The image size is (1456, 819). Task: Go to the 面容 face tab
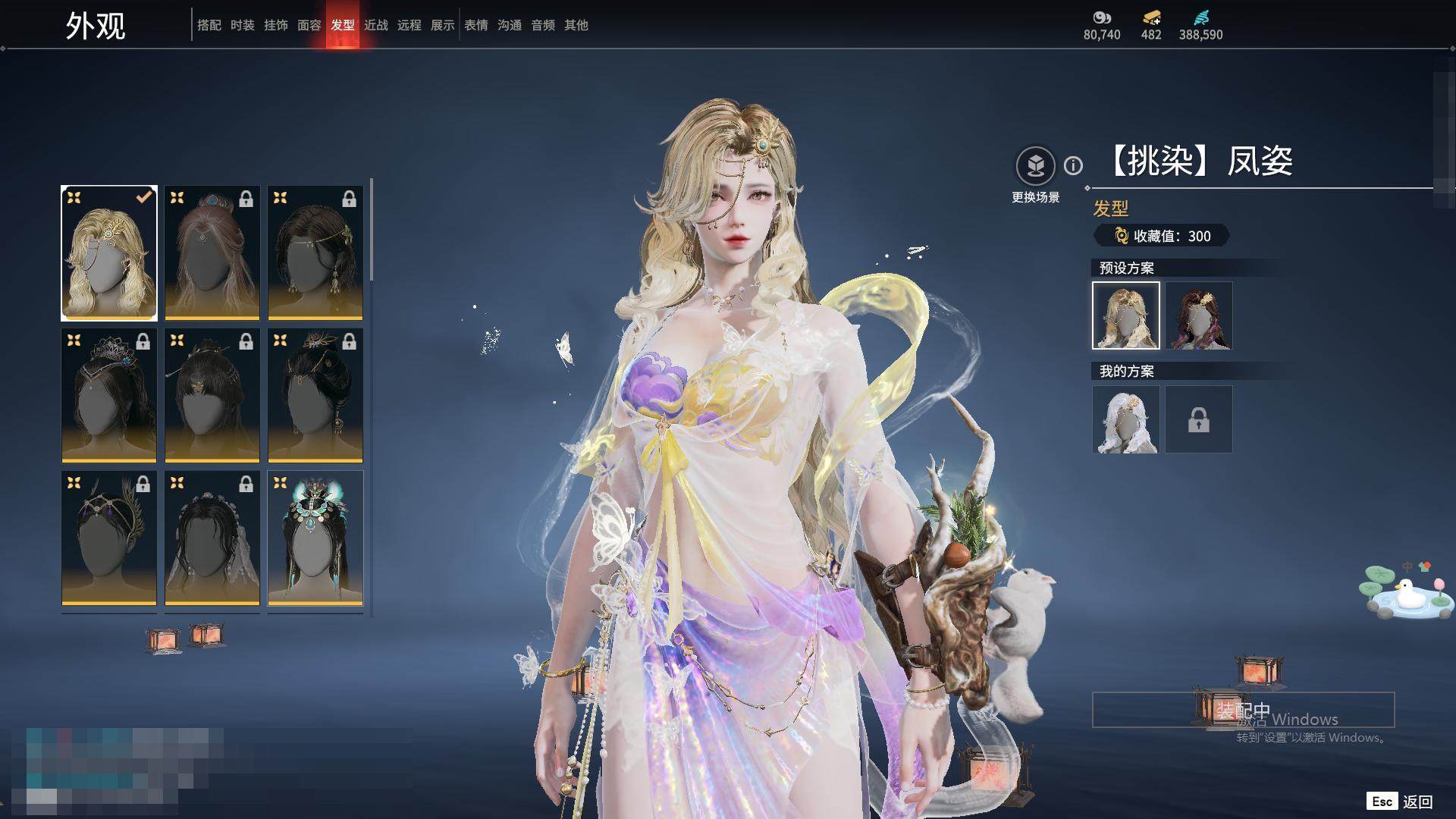click(x=309, y=25)
